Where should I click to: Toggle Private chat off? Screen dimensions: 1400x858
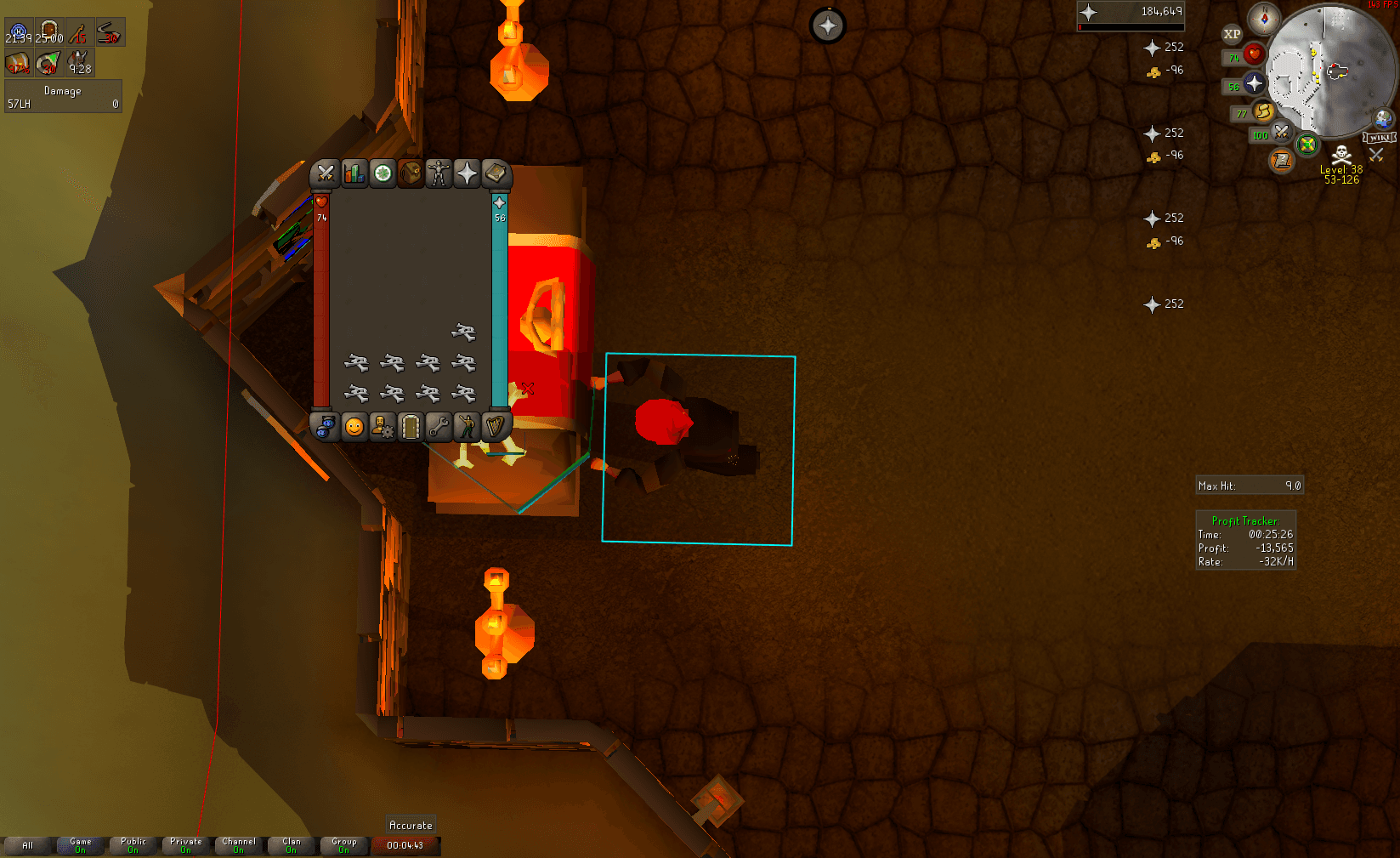(x=185, y=844)
